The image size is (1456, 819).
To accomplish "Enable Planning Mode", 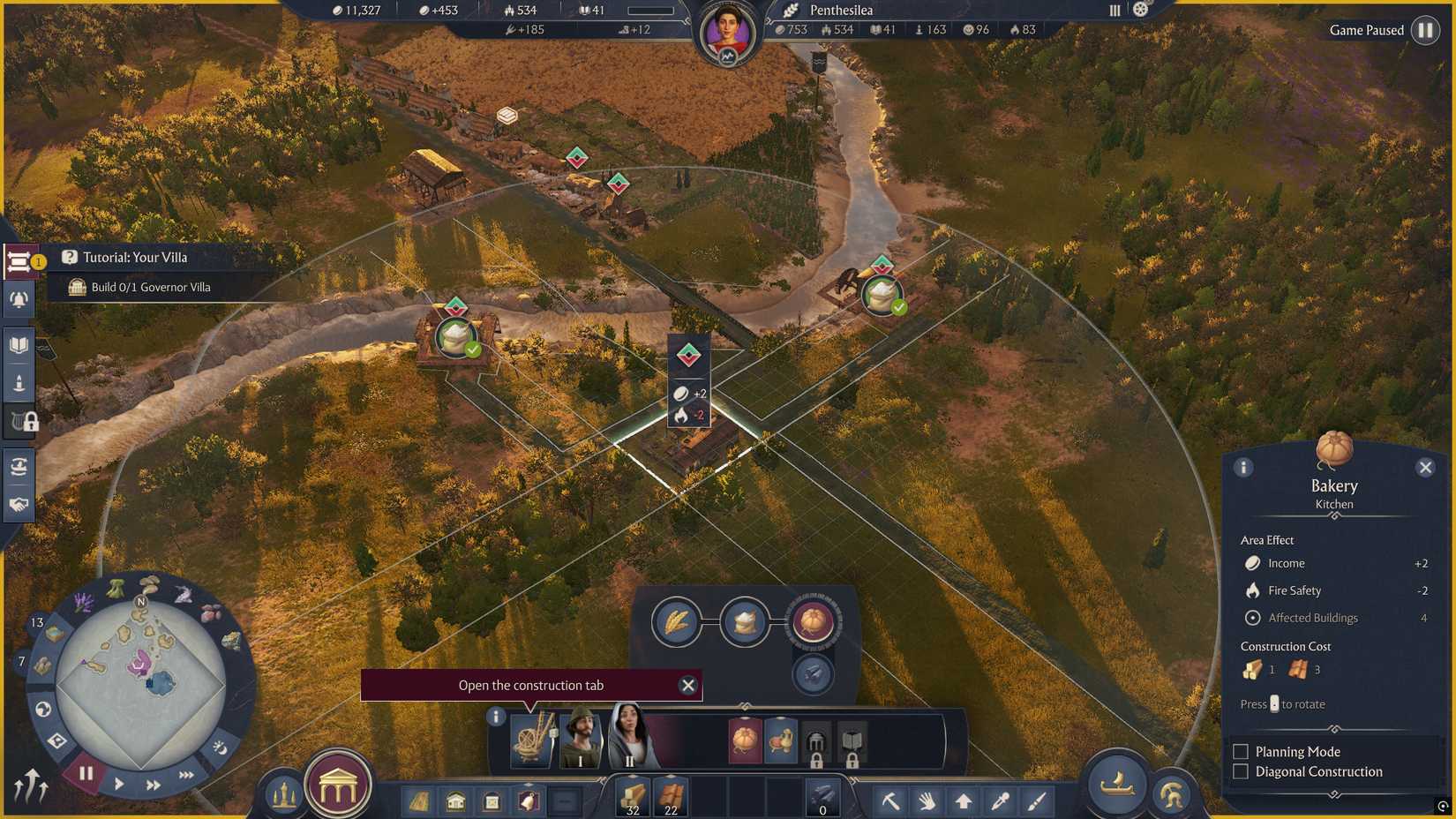I will 1240,751.
